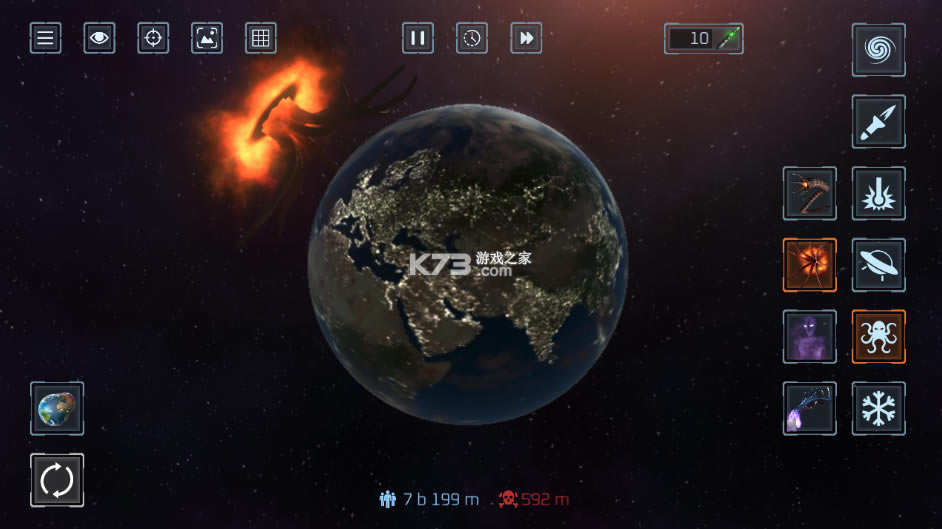Select the spiral galaxy weapon category
Screen dimensions: 942x529
coord(879,50)
